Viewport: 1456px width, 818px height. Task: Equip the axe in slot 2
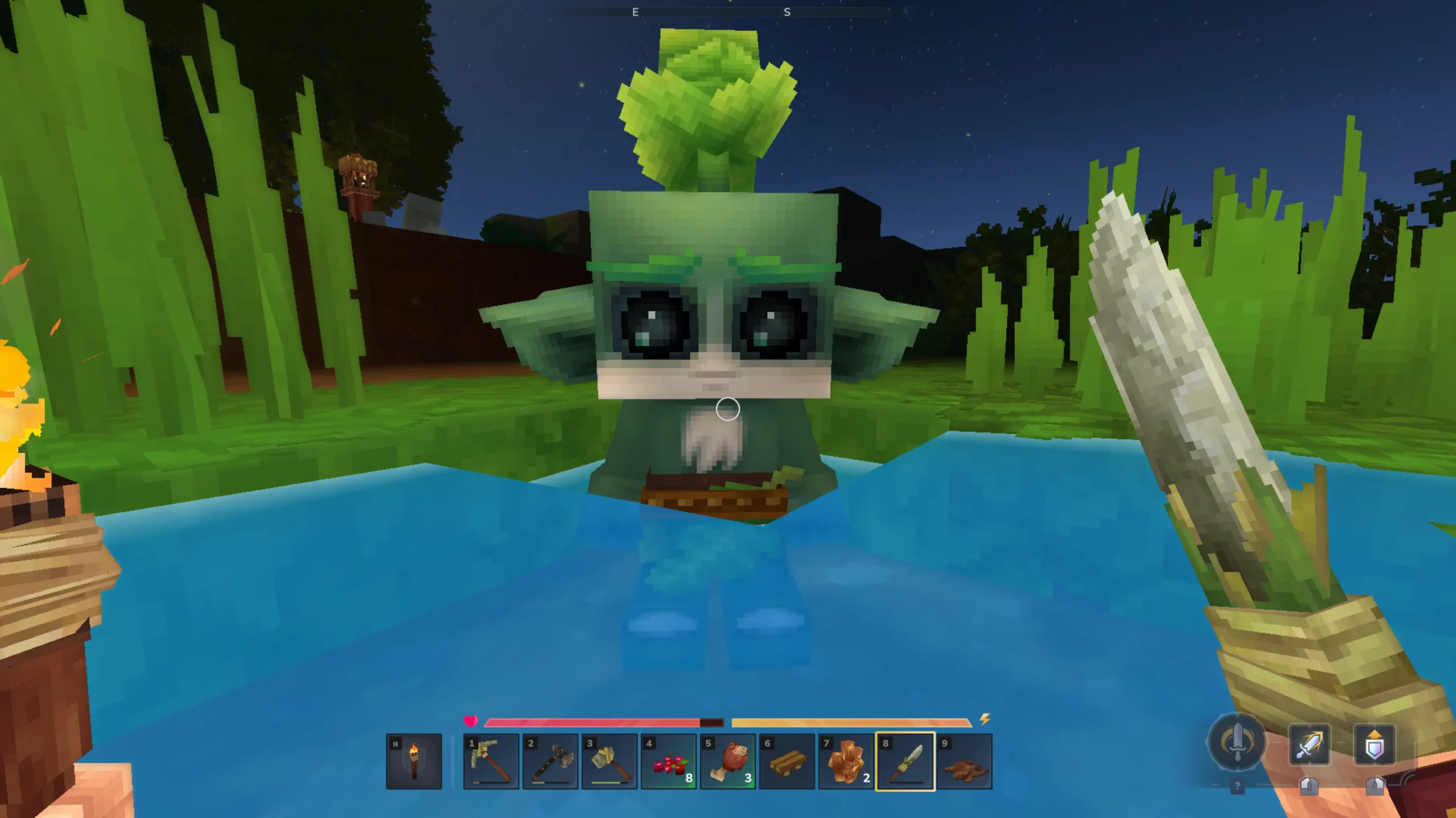[x=550, y=761]
